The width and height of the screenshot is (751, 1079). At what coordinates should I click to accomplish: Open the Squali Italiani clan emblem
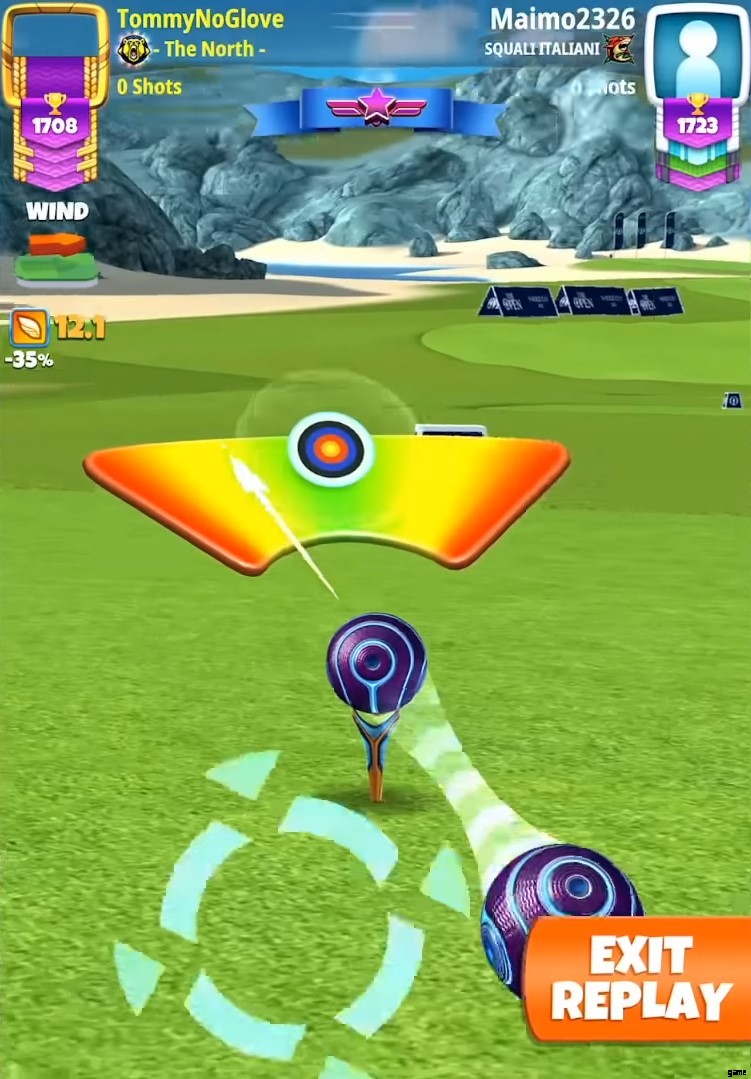pos(619,49)
